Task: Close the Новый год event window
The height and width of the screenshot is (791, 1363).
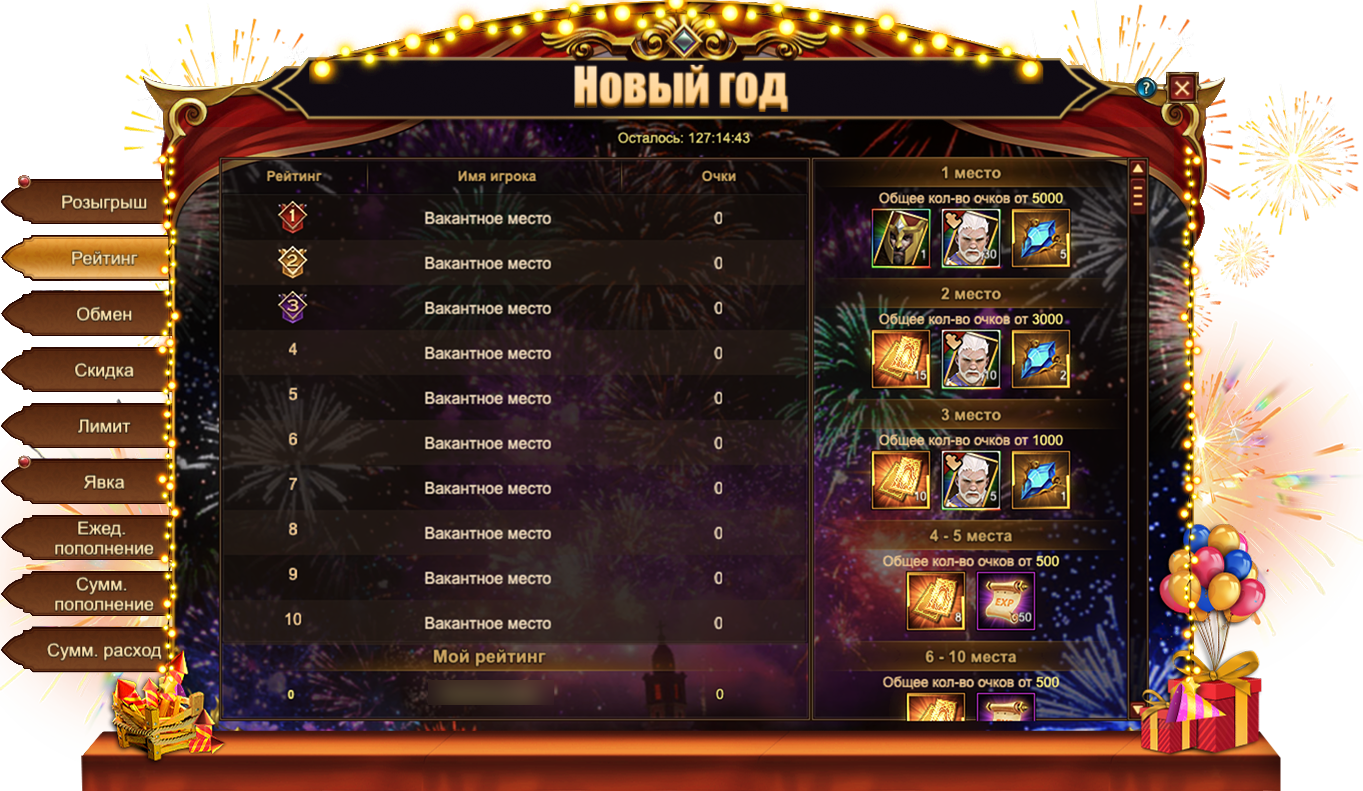Action: 1182,88
